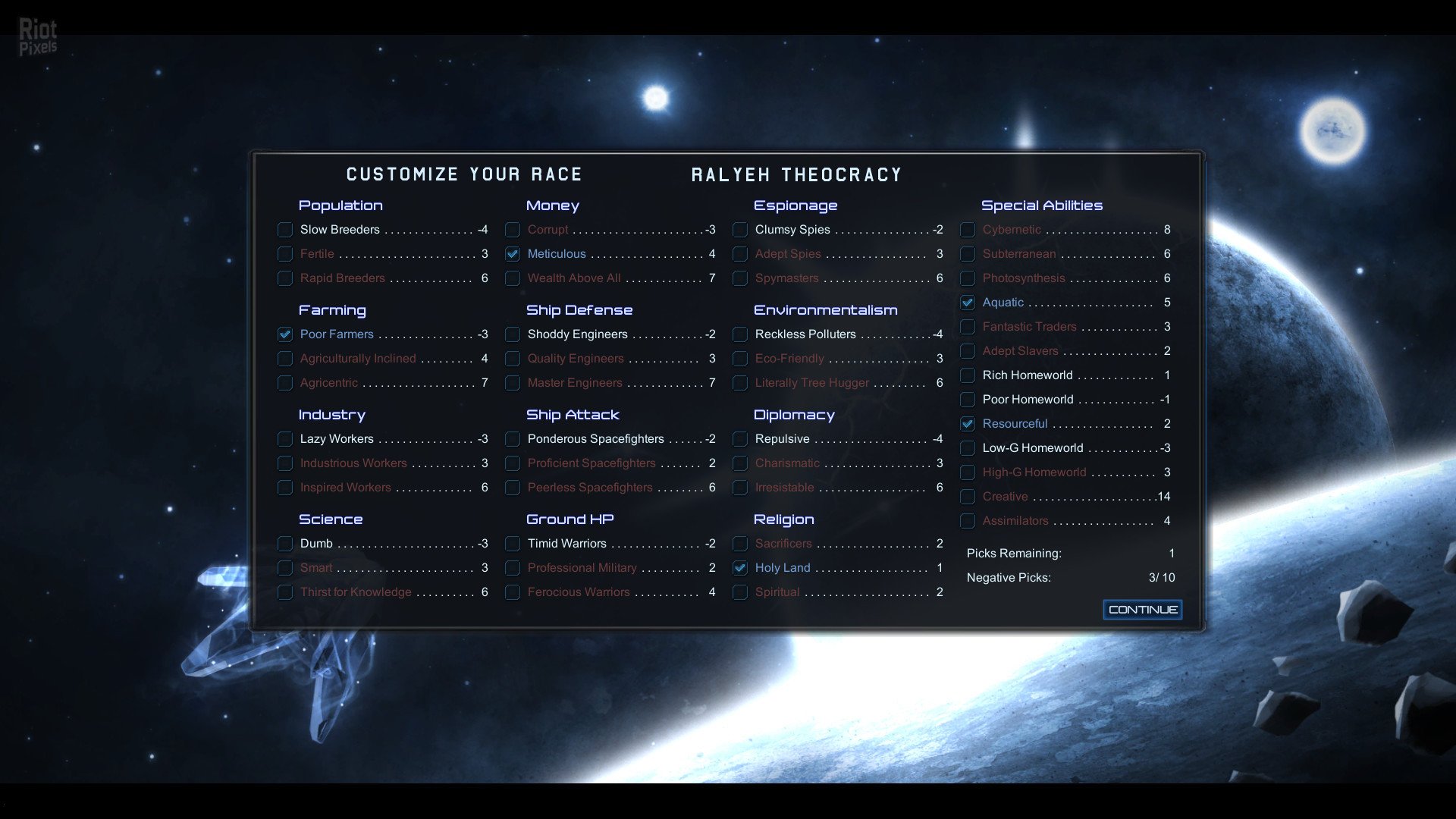Check the Reckless Polluters option
This screenshot has width=1456, height=819.
(740, 334)
